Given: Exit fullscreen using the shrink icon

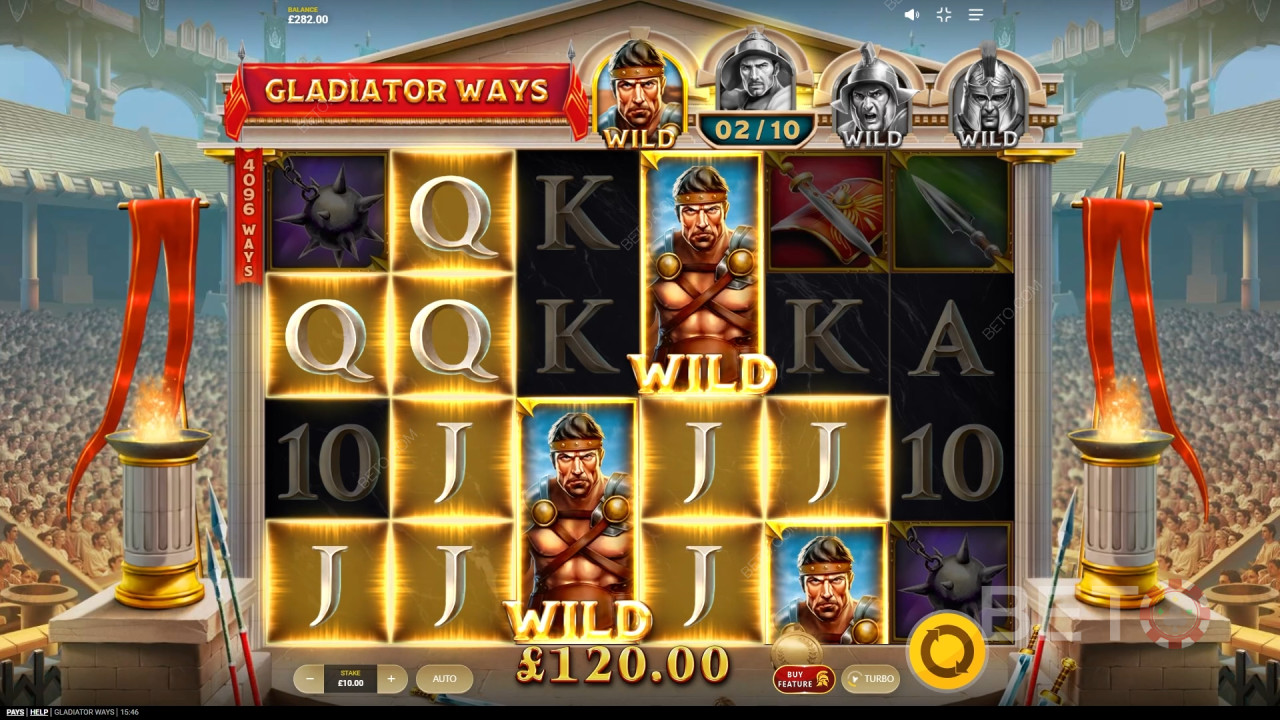Looking at the screenshot, I should tap(943, 15).
